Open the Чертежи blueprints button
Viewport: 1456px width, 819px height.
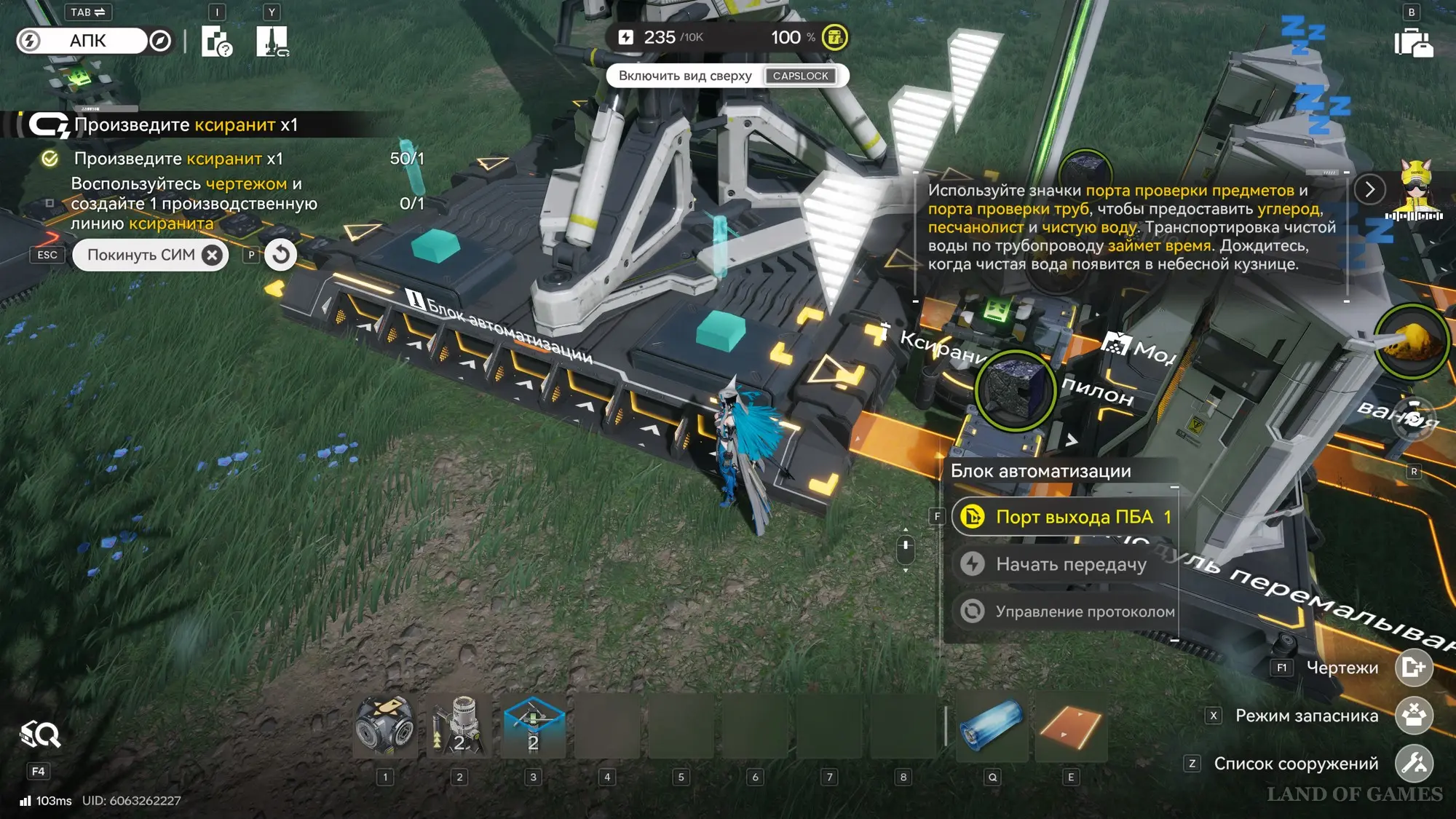pos(1413,668)
